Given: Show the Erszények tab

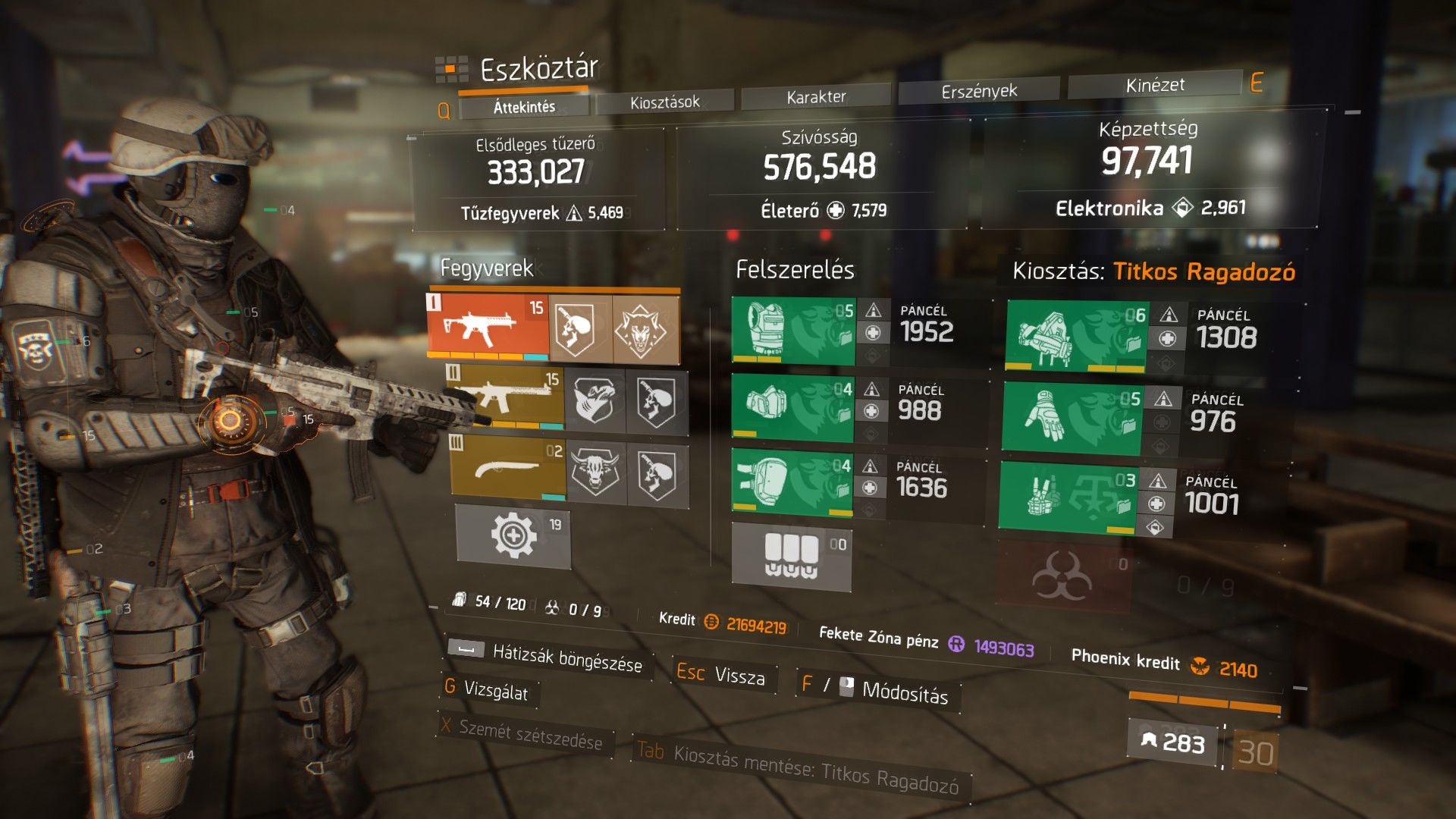Looking at the screenshot, I should [x=978, y=91].
